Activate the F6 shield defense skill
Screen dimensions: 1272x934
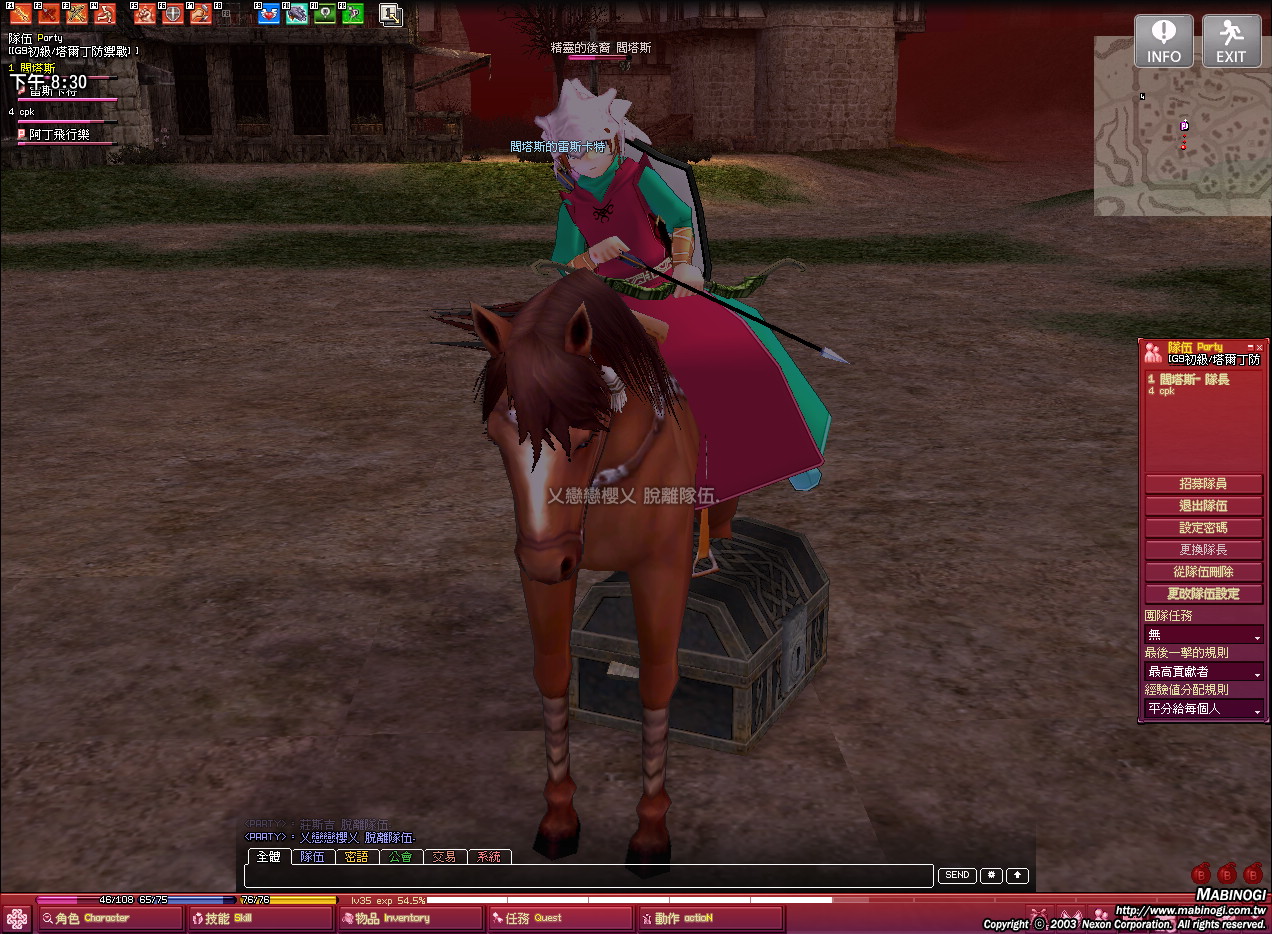click(x=173, y=14)
